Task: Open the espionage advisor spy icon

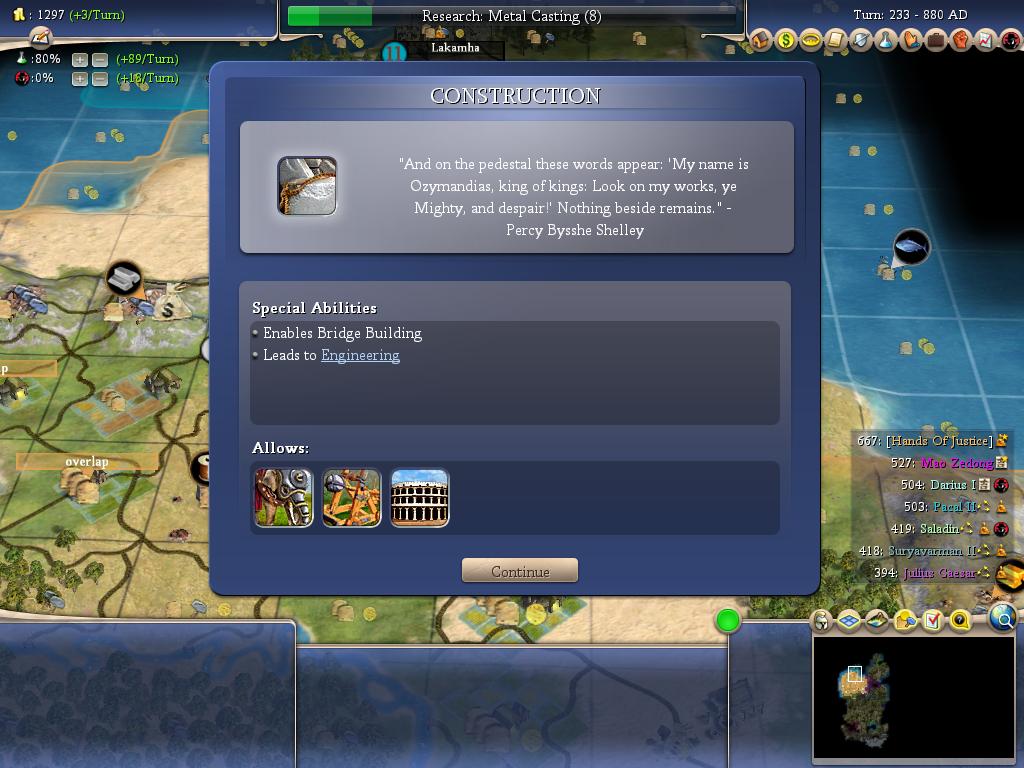Action: click(x=1010, y=41)
